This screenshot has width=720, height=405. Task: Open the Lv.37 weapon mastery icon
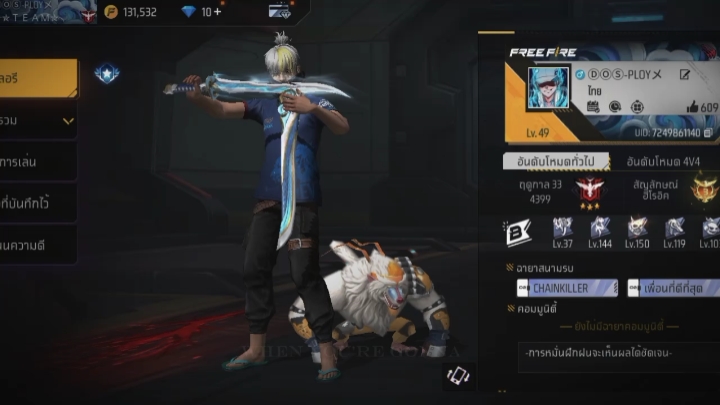[x=562, y=231]
